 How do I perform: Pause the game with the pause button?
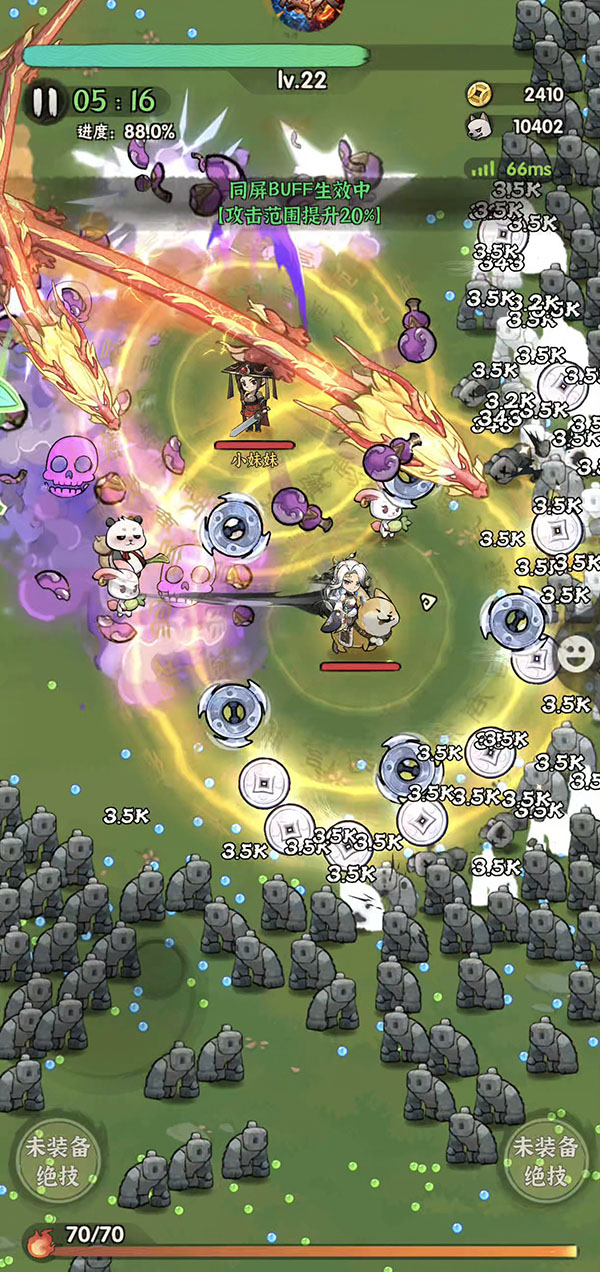click(43, 102)
